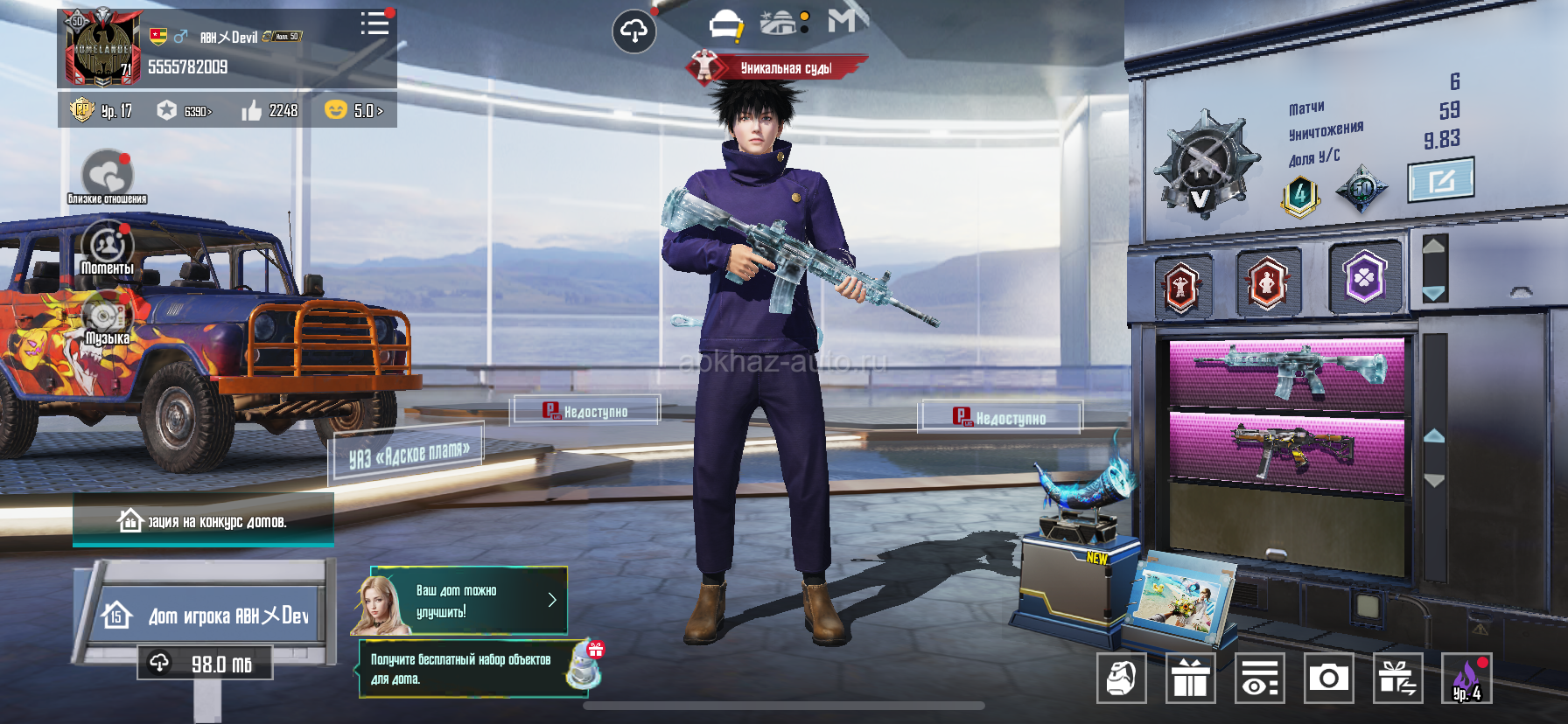Download the 98.0 Мб home resource pack
The width and height of the screenshot is (1568, 724).
pos(205,664)
